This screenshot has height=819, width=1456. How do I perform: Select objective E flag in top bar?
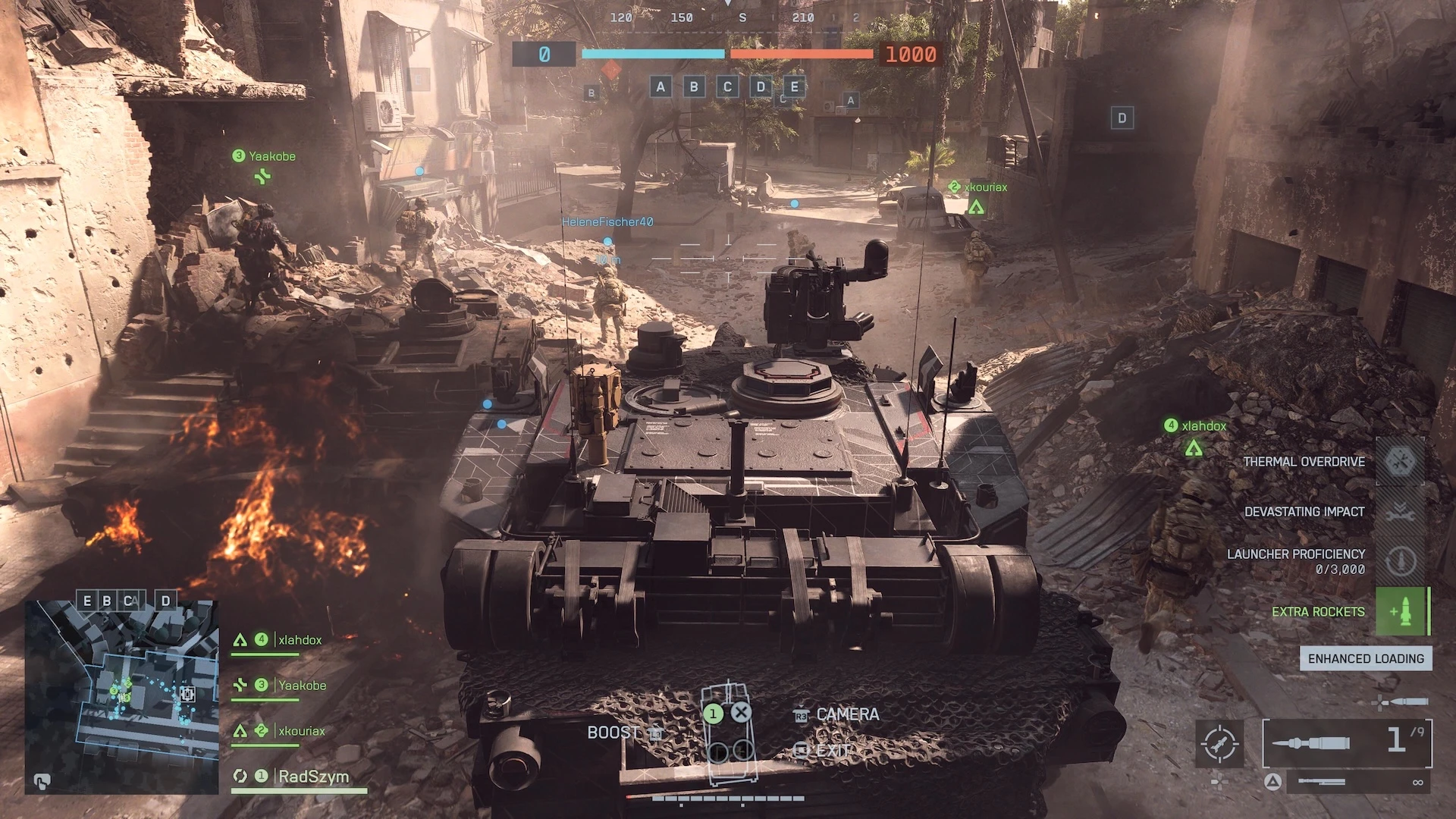click(x=794, y=86)
